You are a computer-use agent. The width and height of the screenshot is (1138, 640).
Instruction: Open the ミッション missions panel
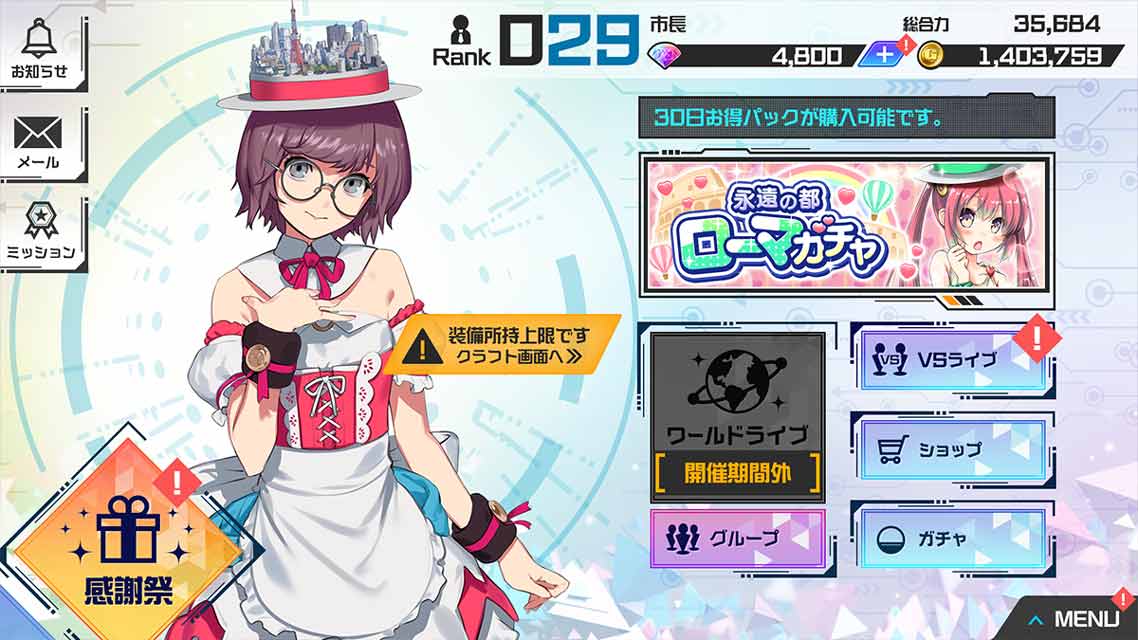click(41, 232)
